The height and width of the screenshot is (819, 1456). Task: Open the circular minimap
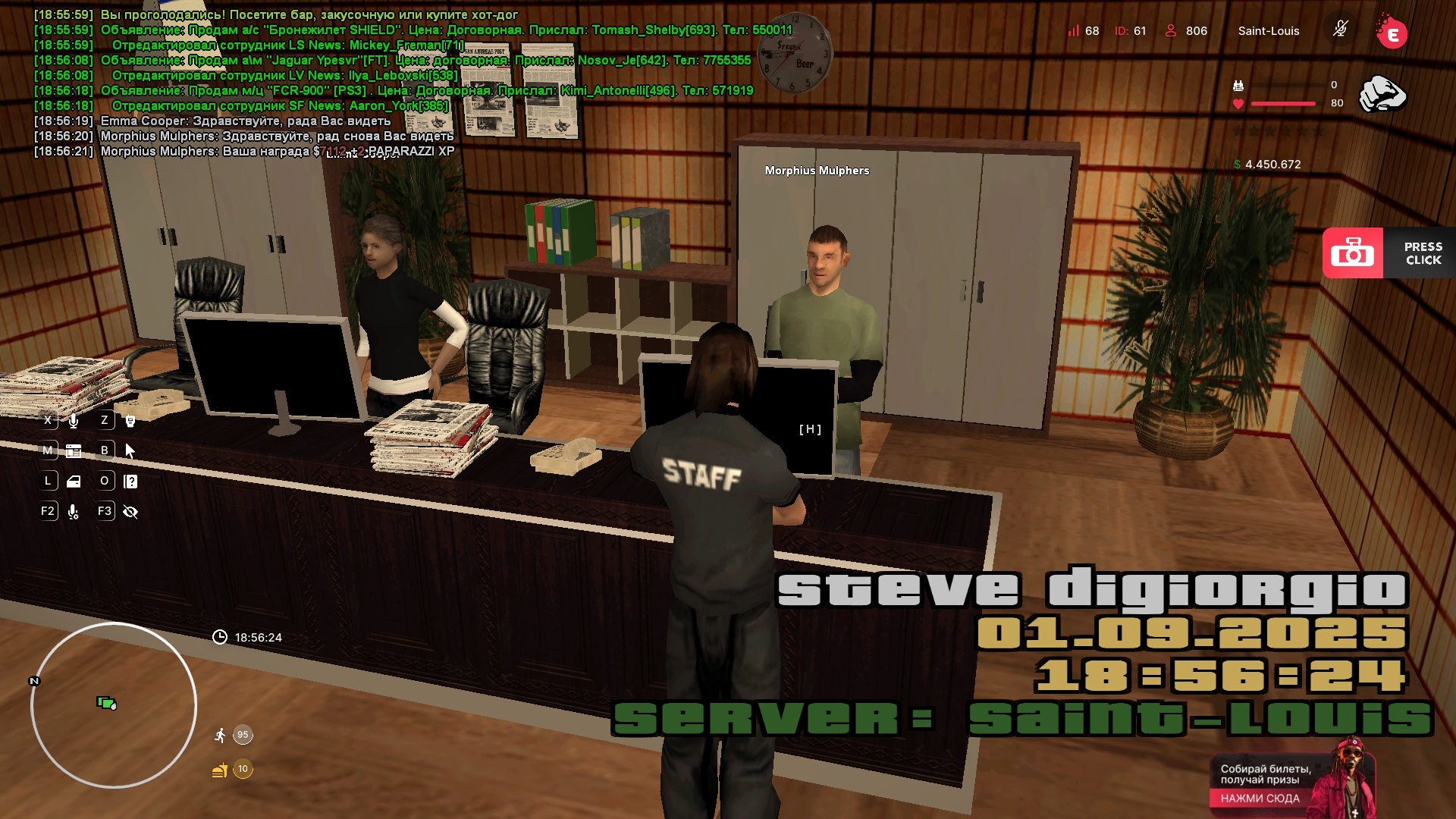(114, 705)
